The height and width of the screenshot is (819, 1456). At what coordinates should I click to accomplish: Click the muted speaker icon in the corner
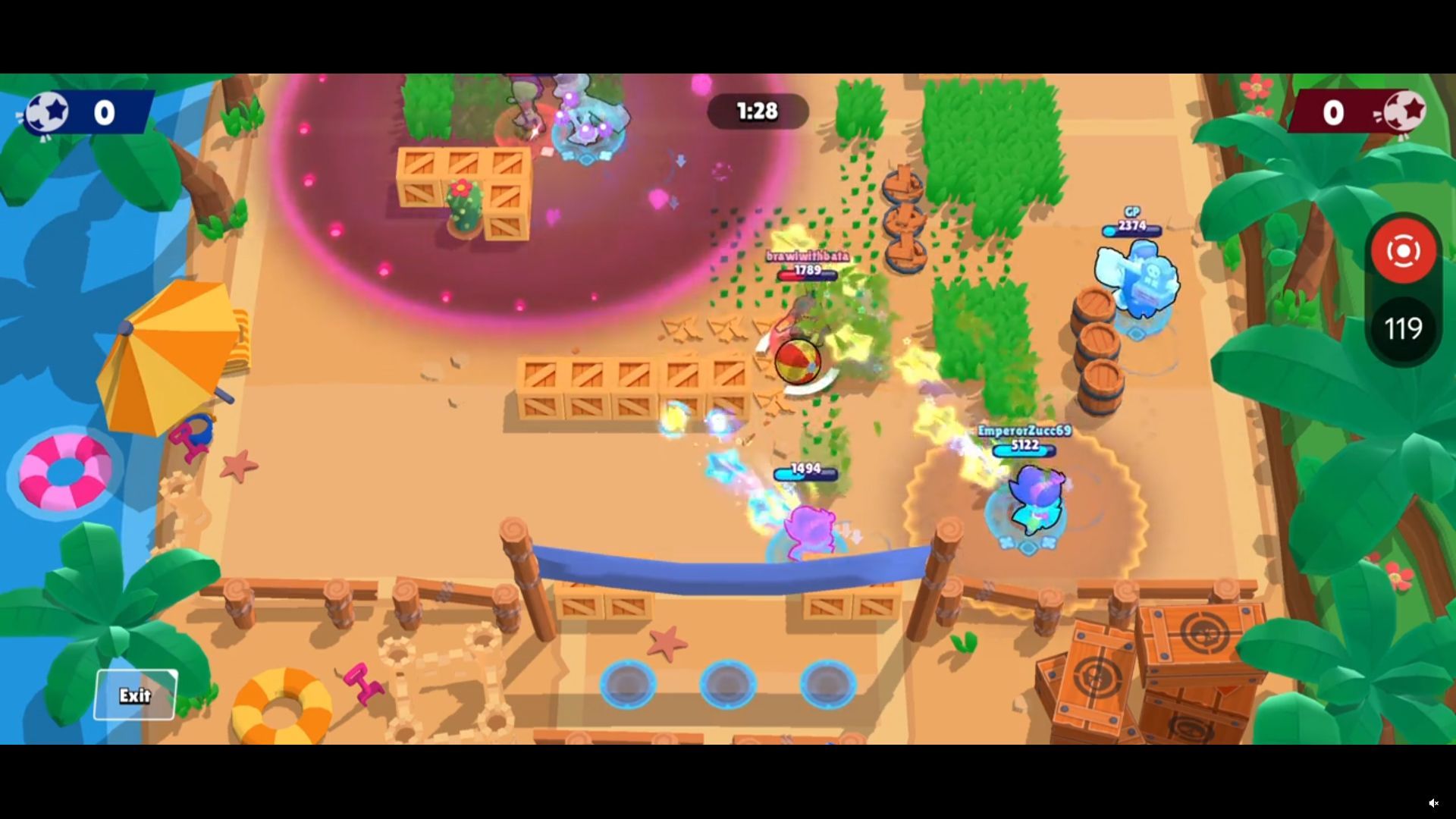[1434, 802]
